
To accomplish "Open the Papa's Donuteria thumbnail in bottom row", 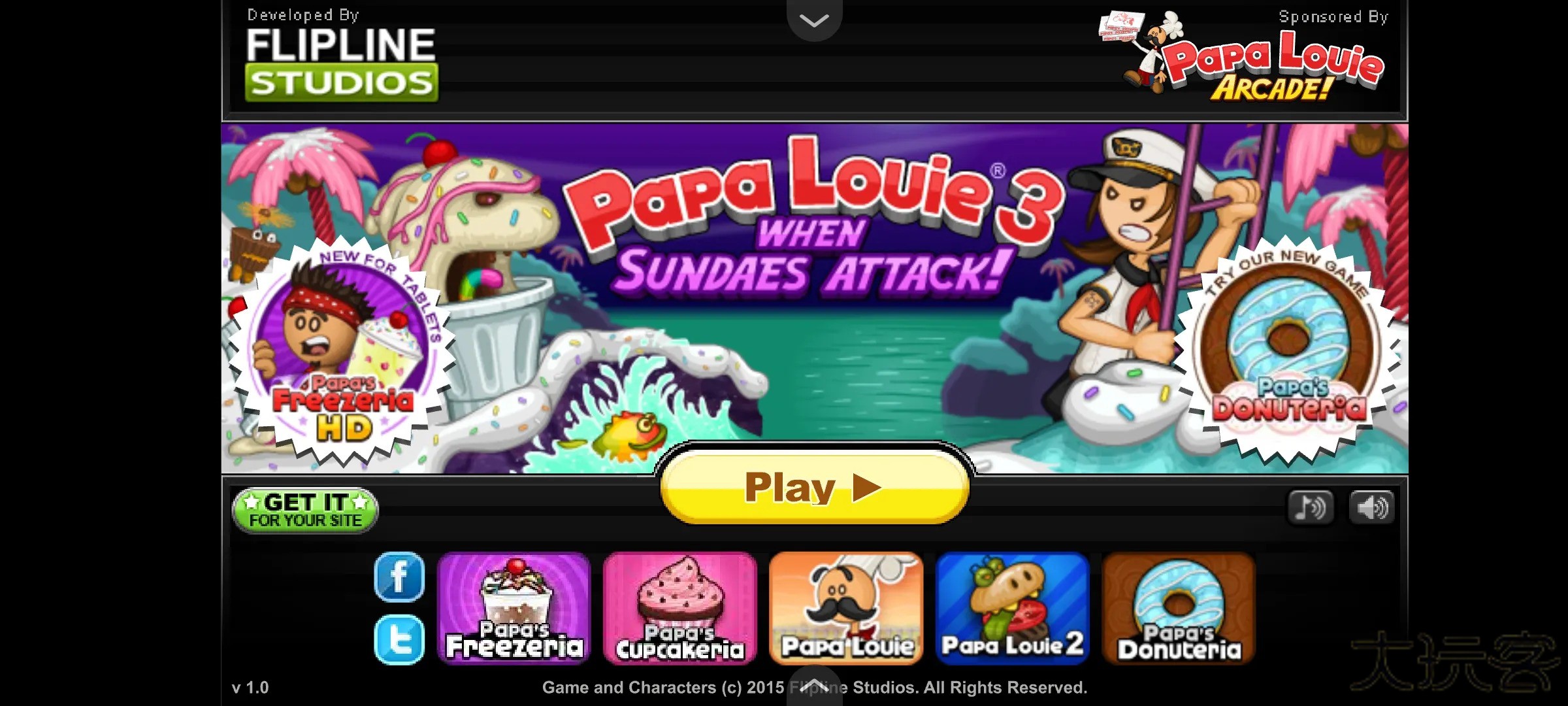I will click(1179, 608).
